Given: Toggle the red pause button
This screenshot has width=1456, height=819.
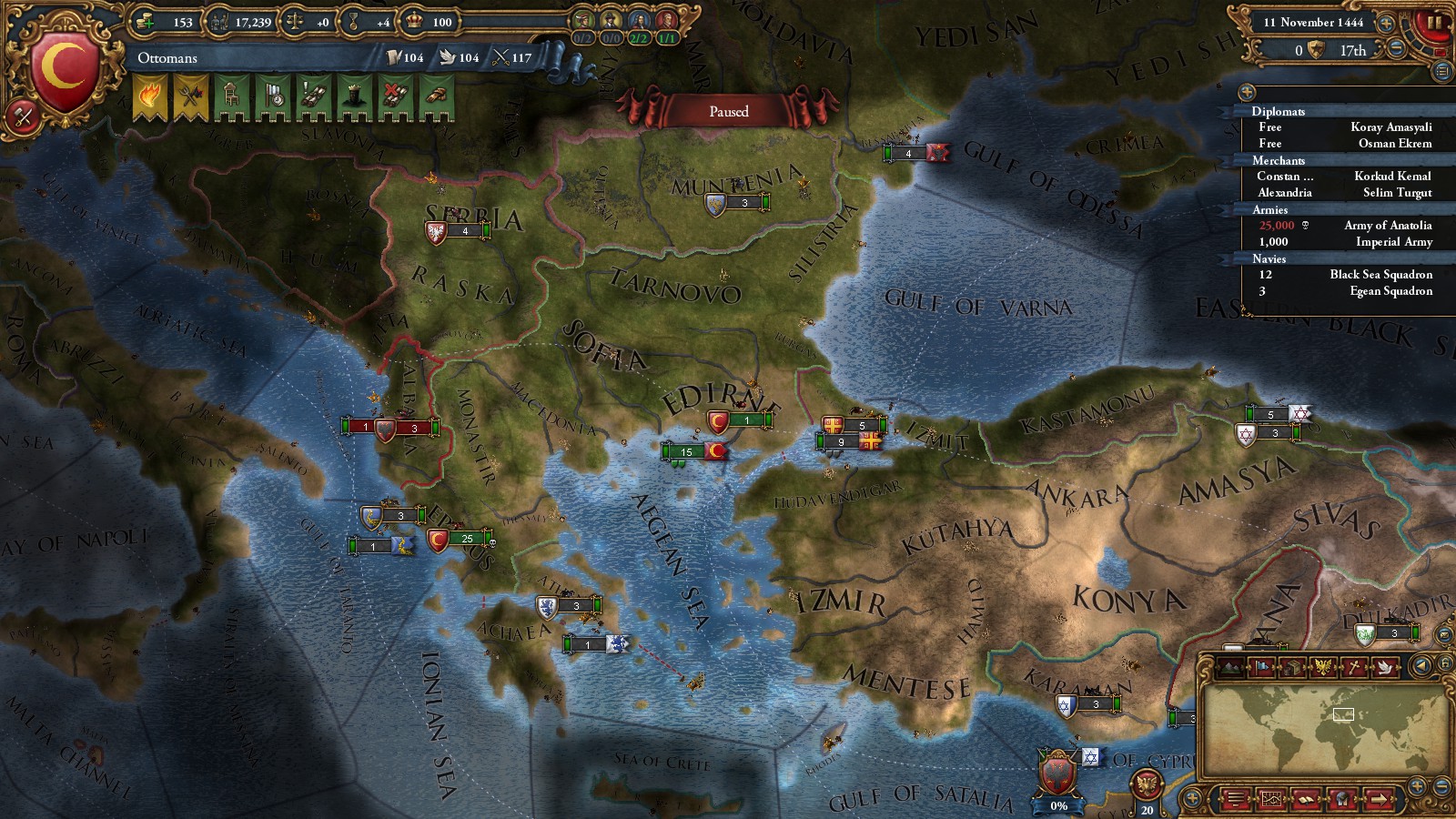Looking at the screenshot, I should point(1434,24).
